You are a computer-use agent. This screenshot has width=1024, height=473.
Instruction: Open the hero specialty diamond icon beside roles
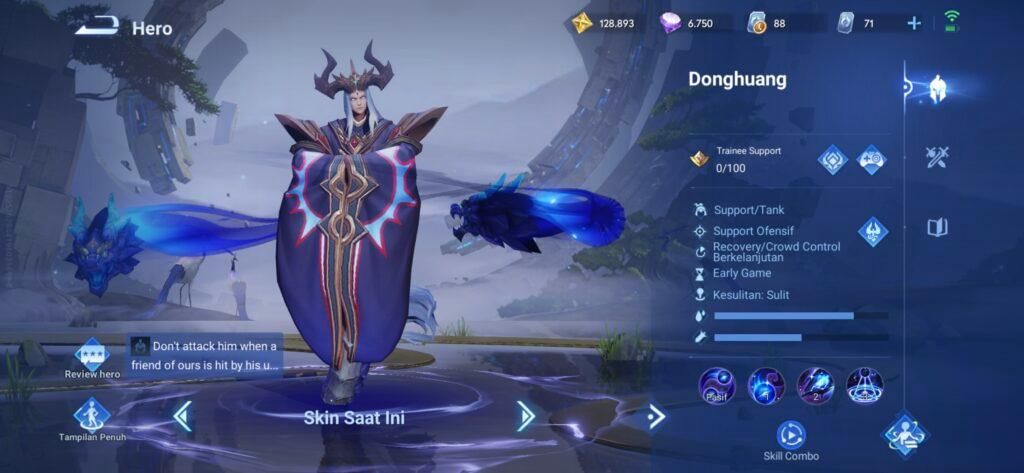pyautogui.click(x=872, y=232)
